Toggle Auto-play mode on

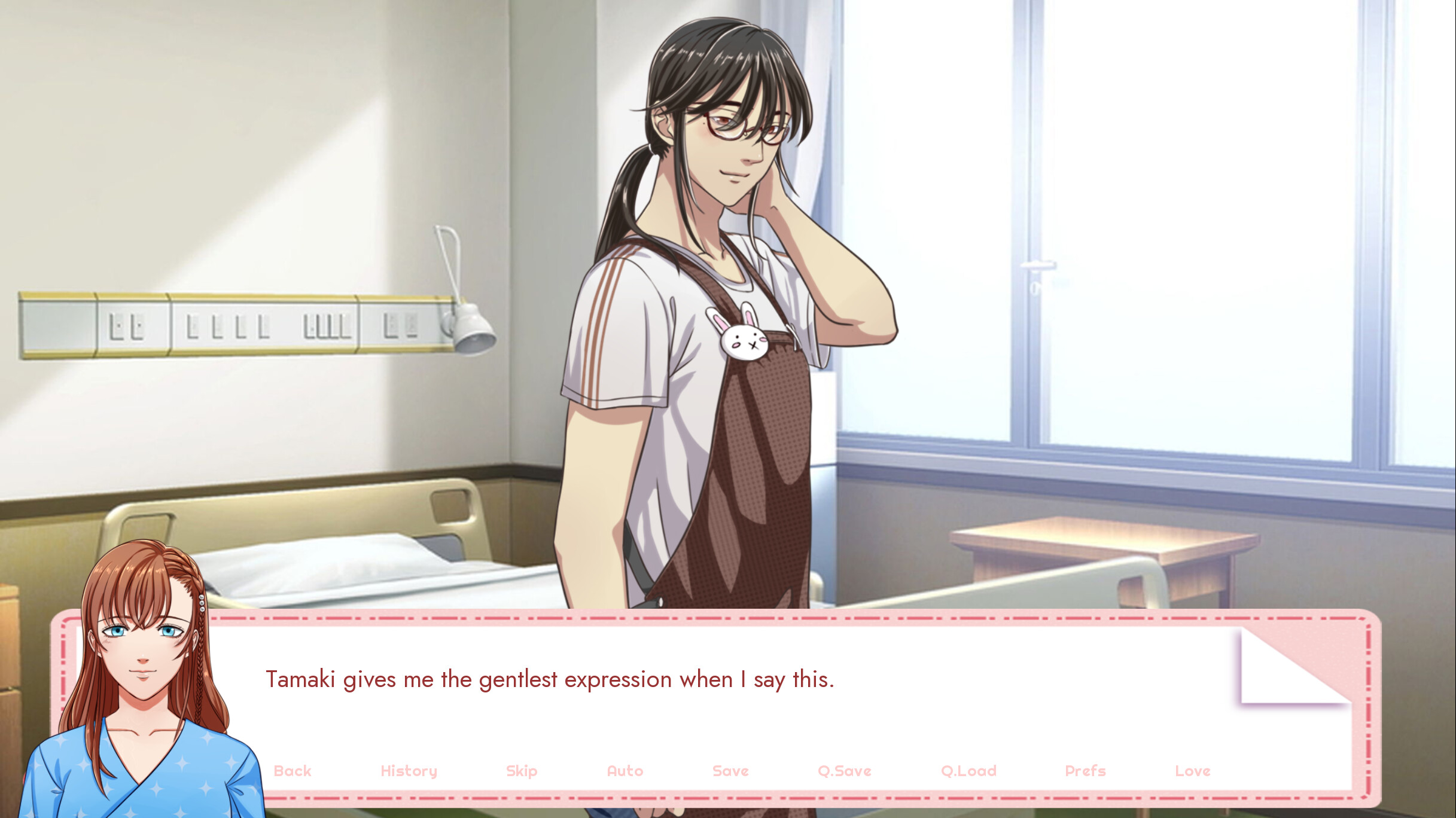[x=625, y=771]
